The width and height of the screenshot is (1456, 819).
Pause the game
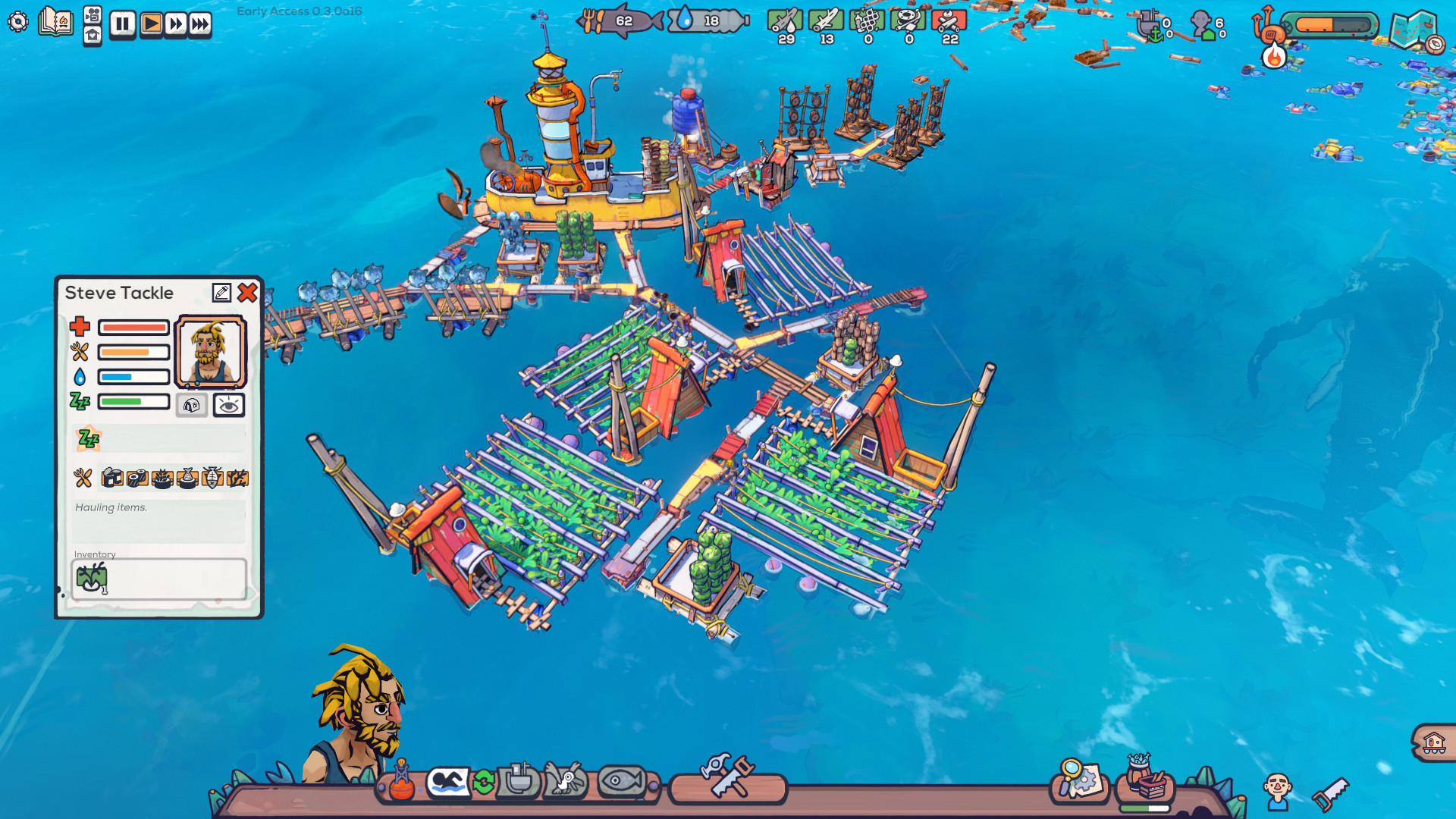122,24
